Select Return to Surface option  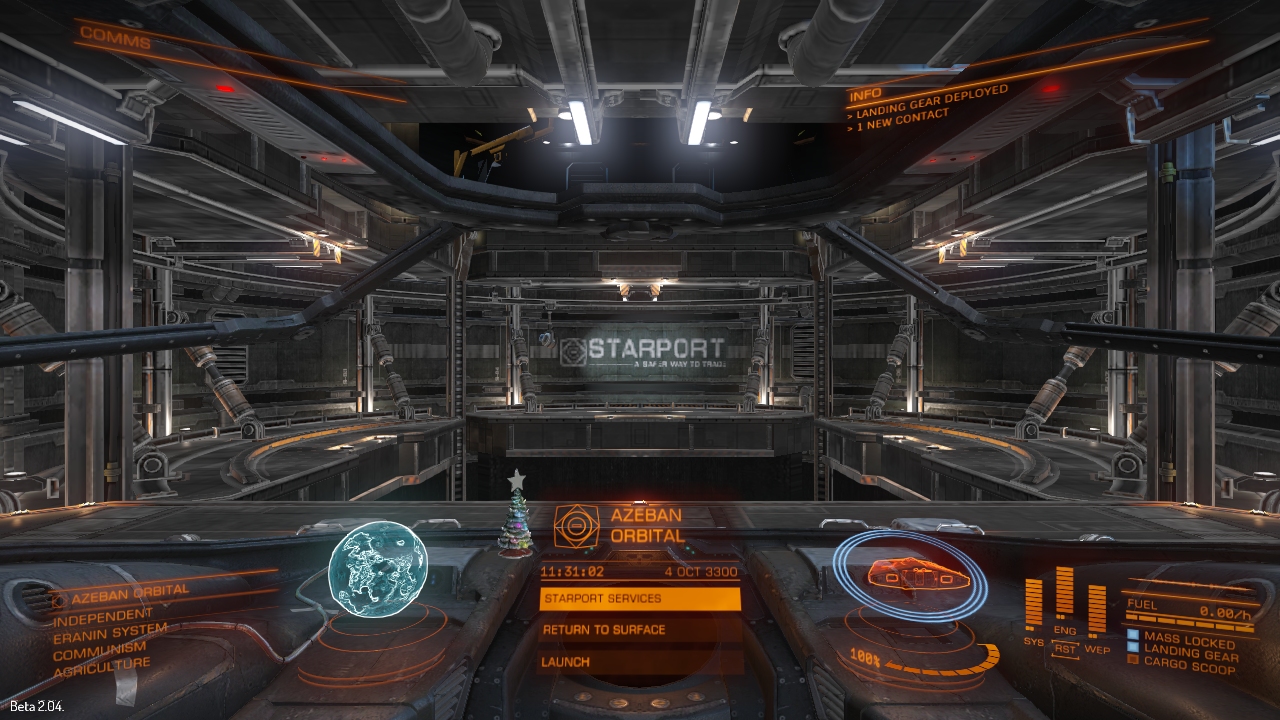[x=640, y=630]
